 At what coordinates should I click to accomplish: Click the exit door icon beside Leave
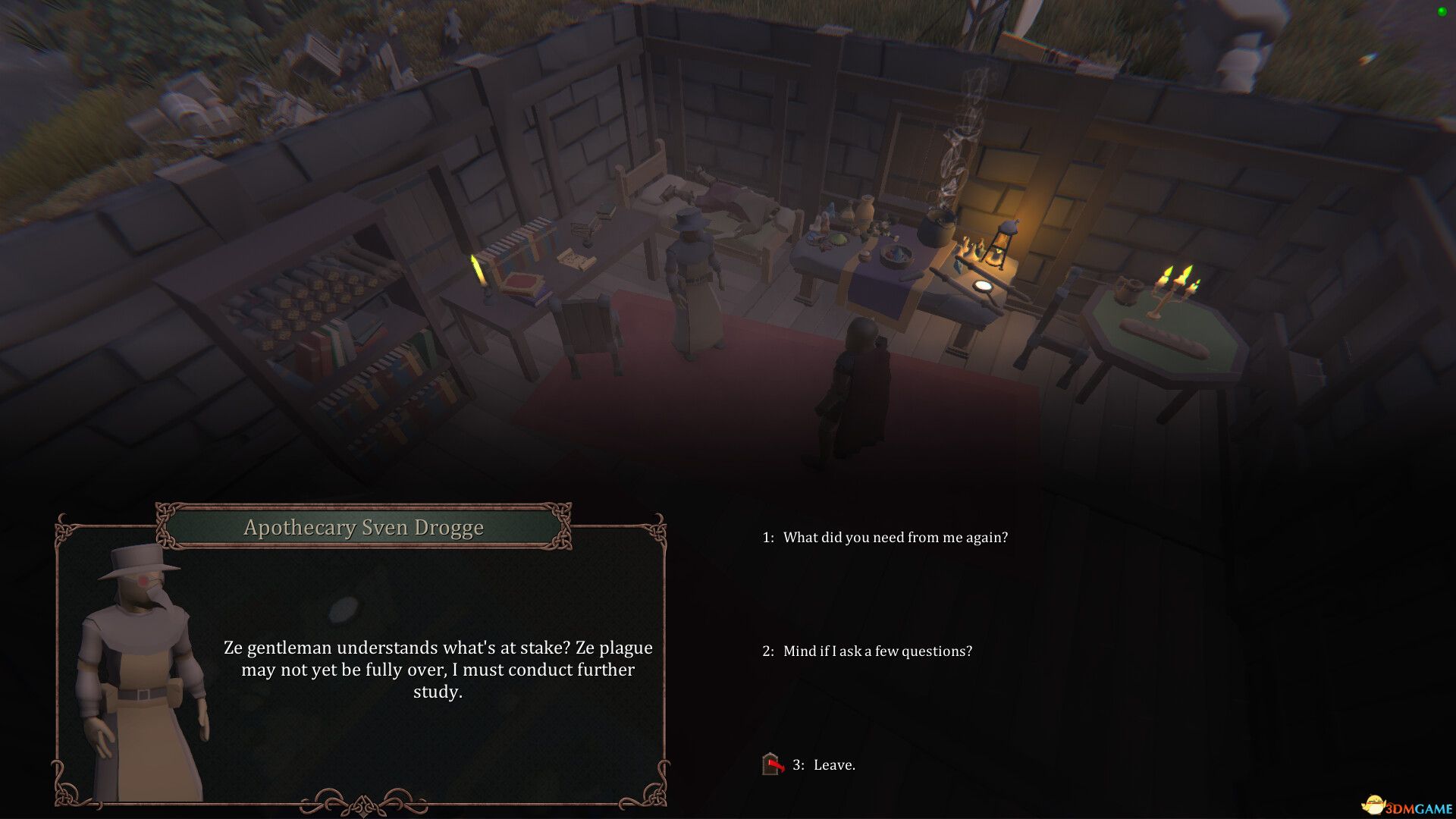point(769,765)
